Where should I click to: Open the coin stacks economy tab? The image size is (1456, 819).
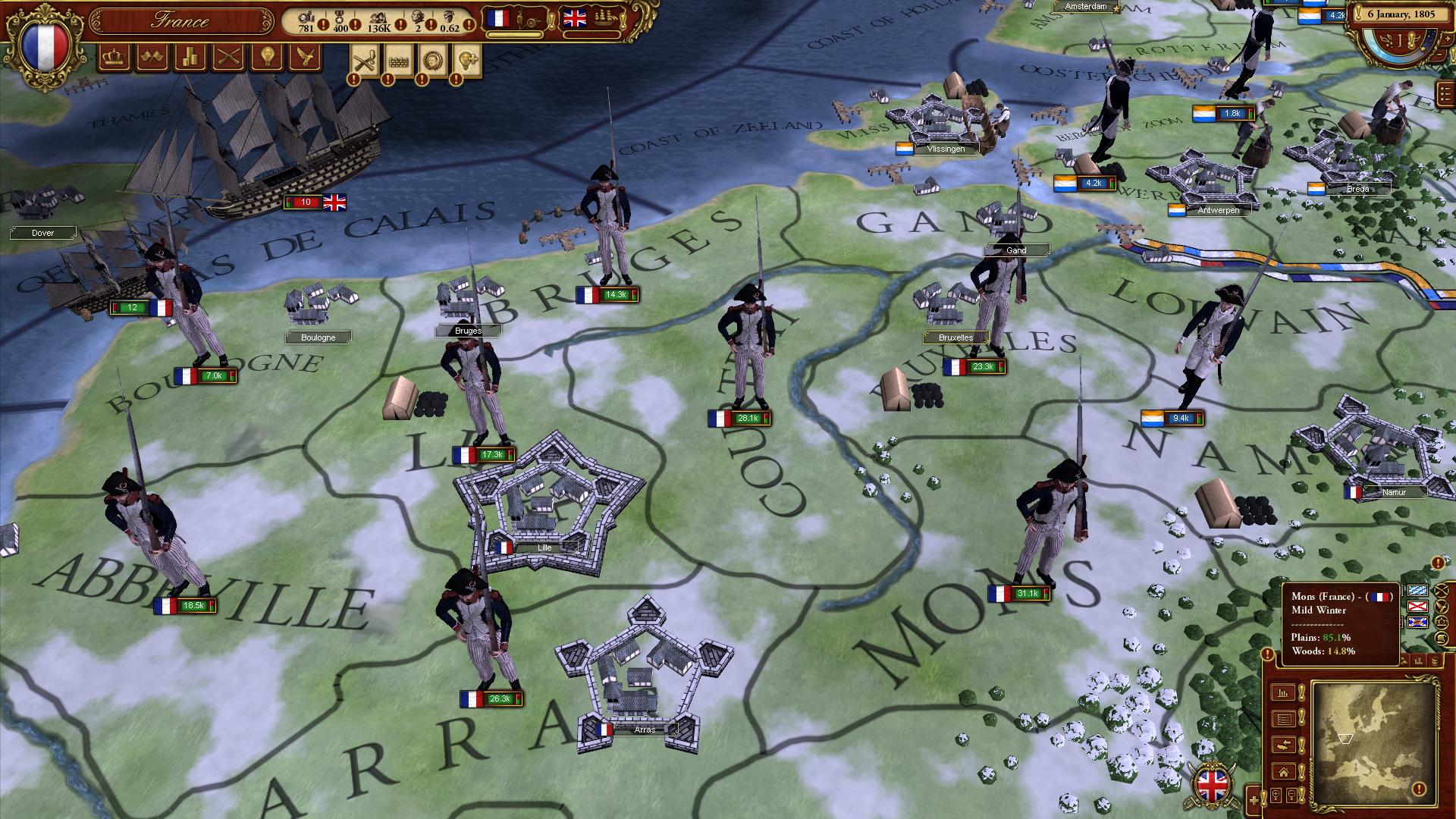190,58
